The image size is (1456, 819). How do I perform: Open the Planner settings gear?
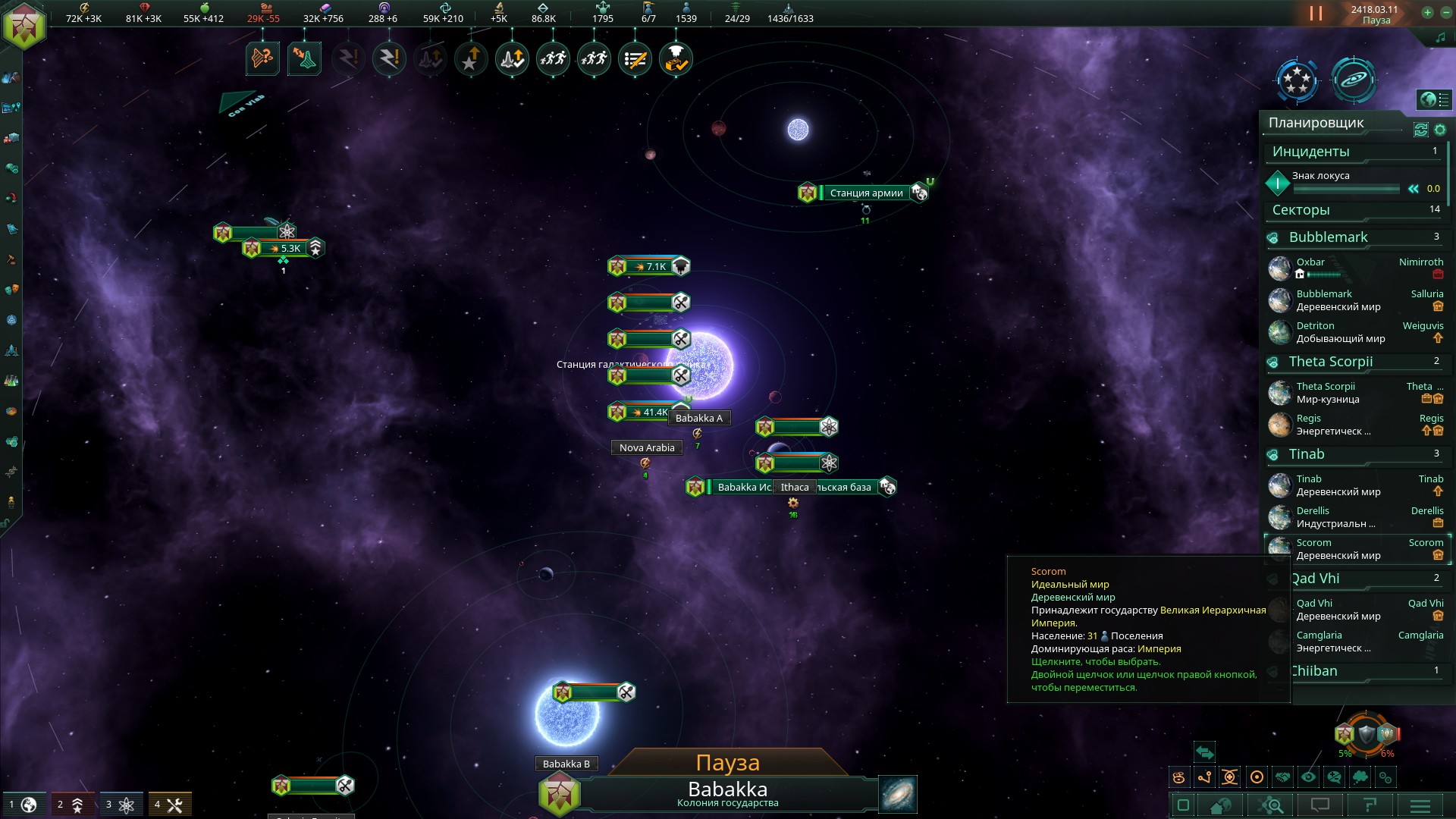[1440, 130]
